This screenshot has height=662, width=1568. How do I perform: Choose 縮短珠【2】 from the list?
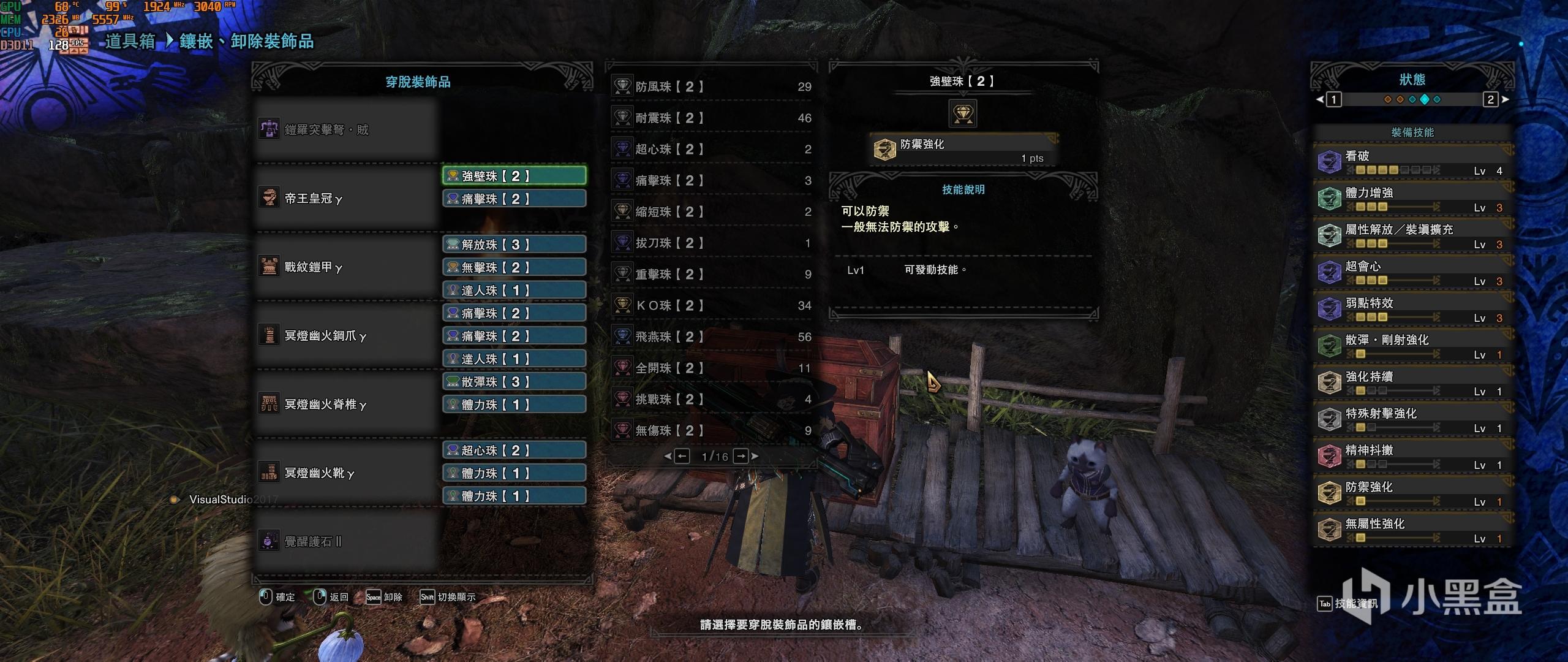point(711,211)
